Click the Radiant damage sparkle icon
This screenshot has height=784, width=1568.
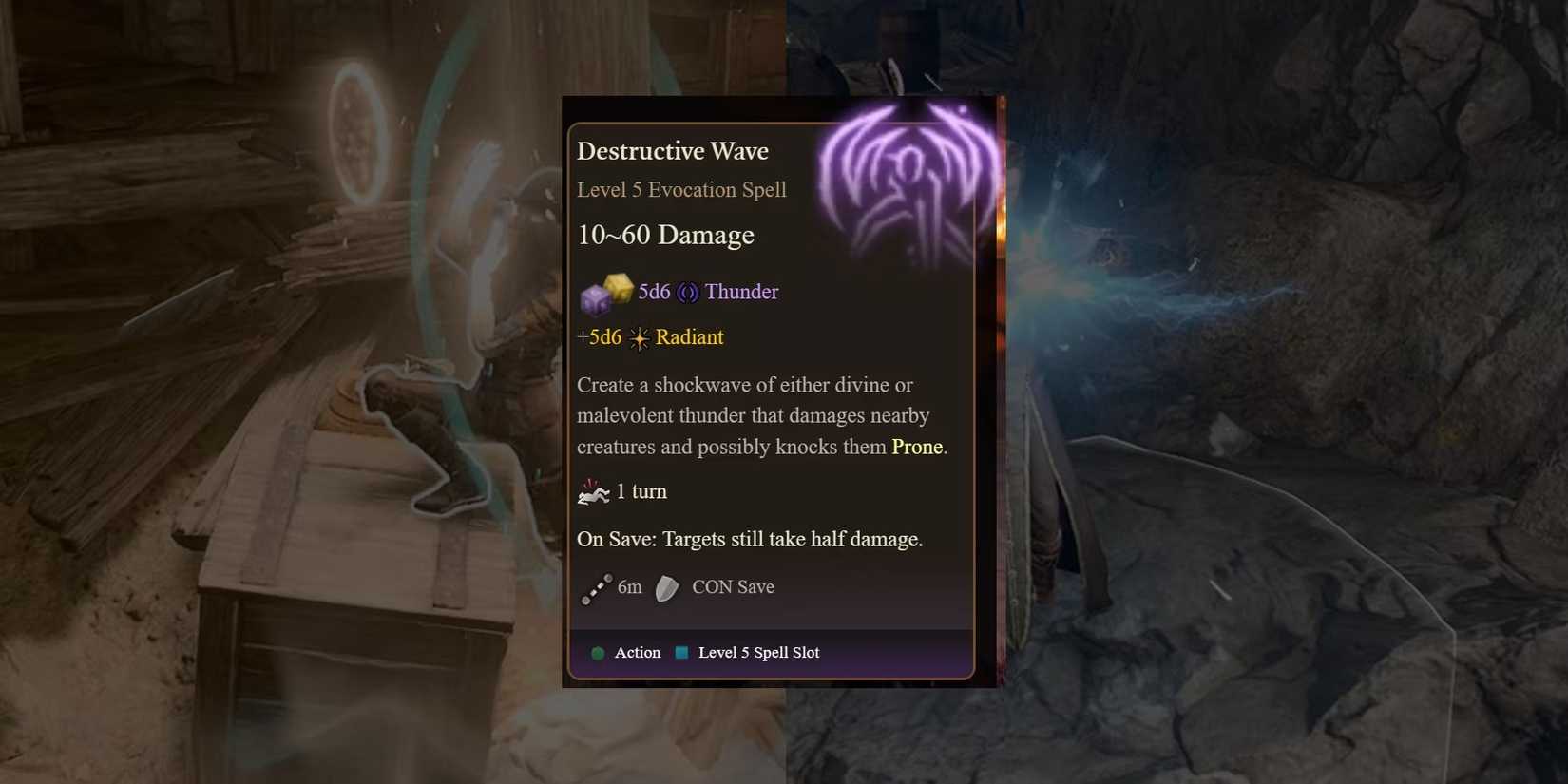click(640, 337)
